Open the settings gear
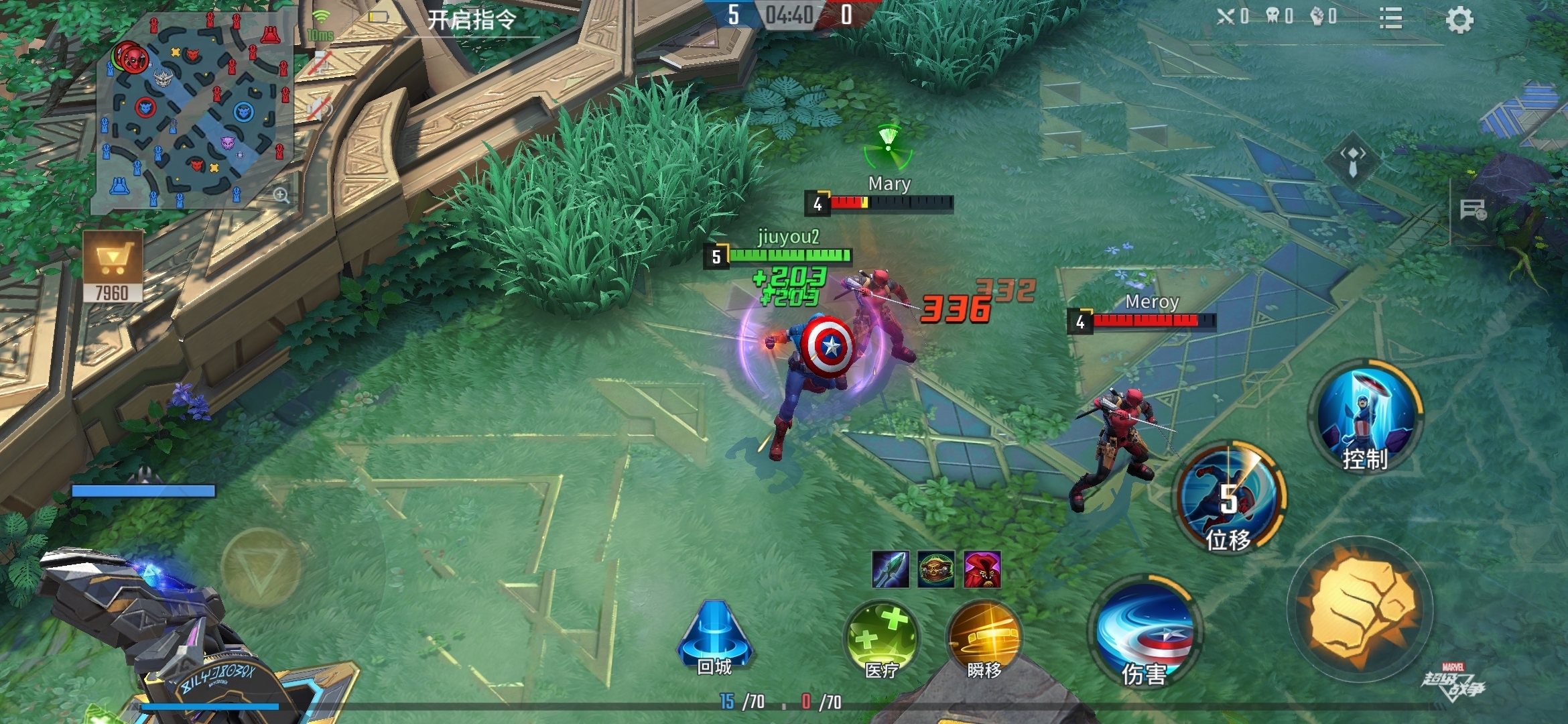This screenshot has width=1568, height=724. coord(1459,20)
